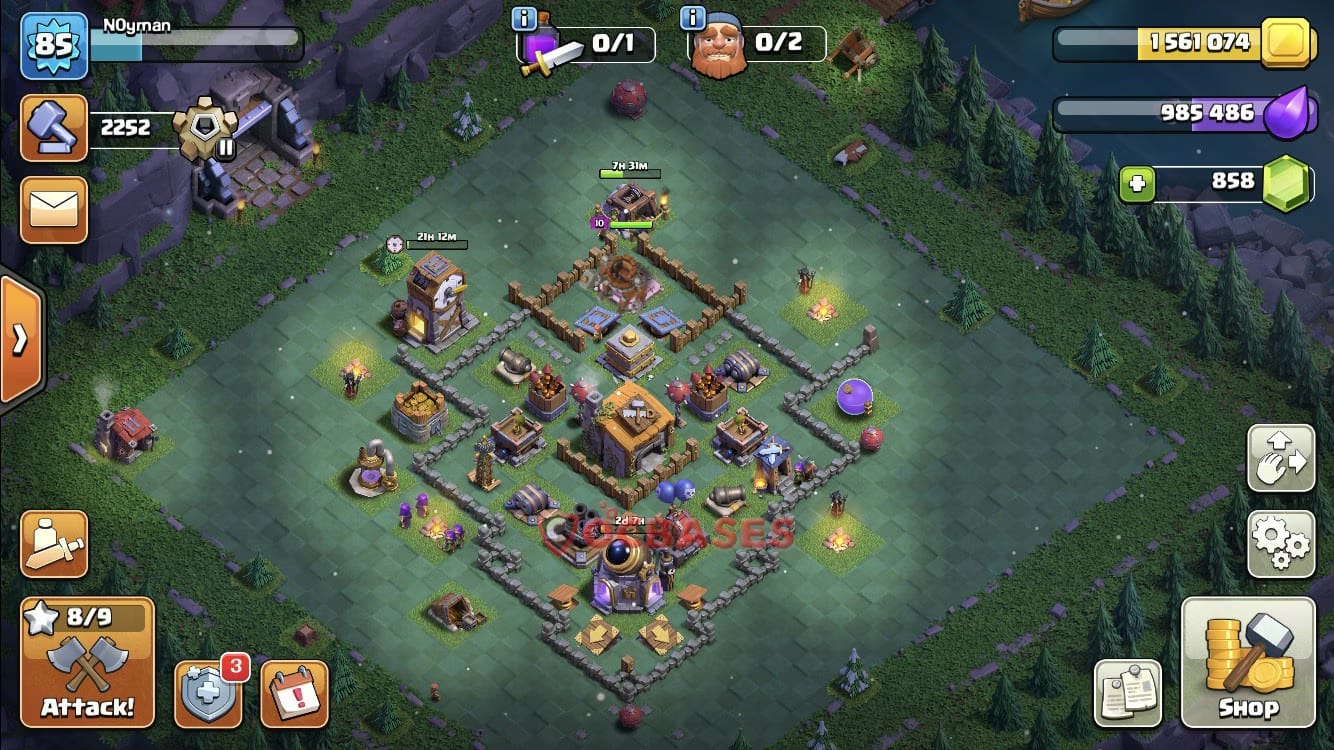Click the level 85 experience badge

click(x=55, y=46)
